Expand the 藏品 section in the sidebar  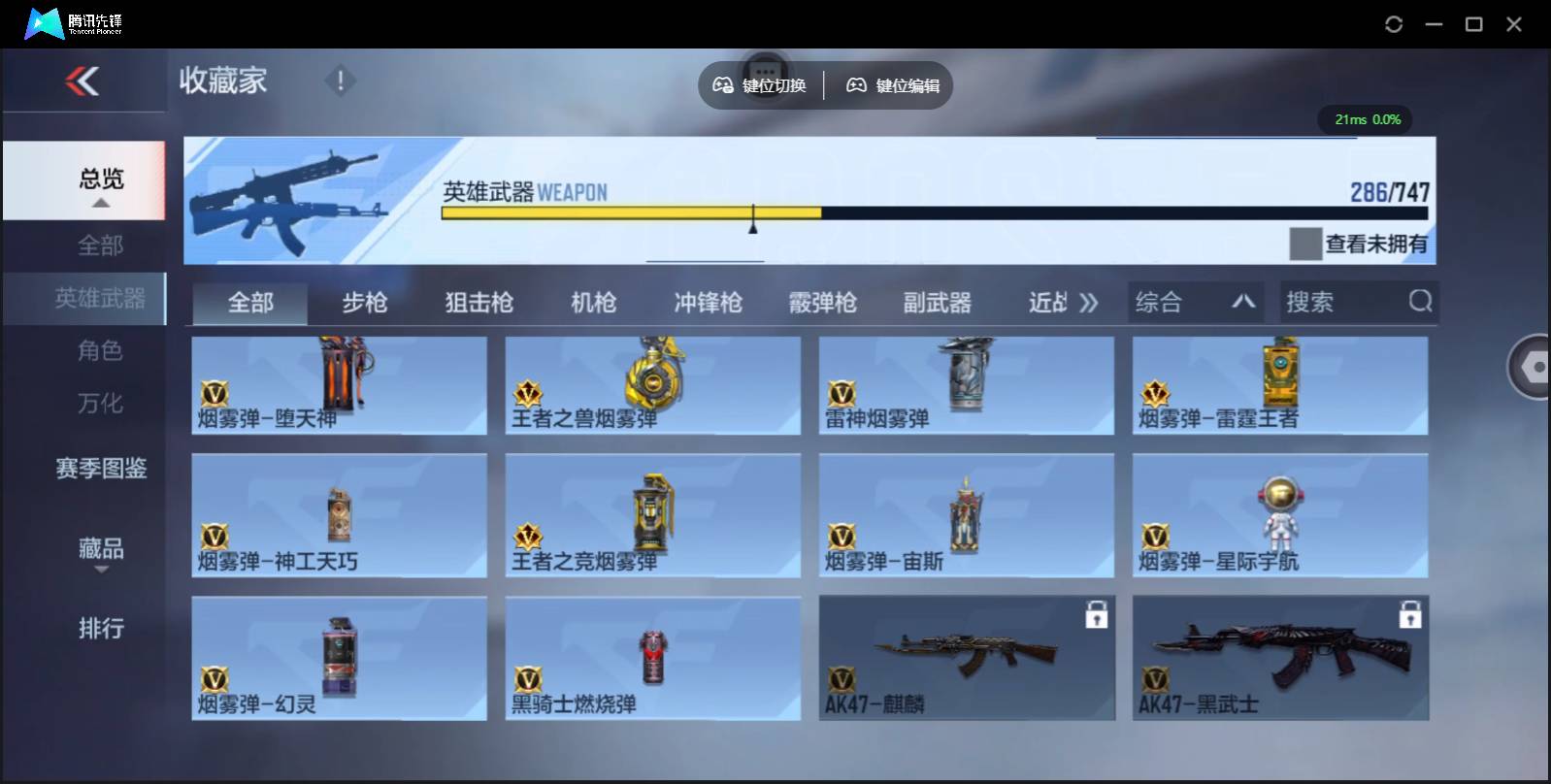100,551
